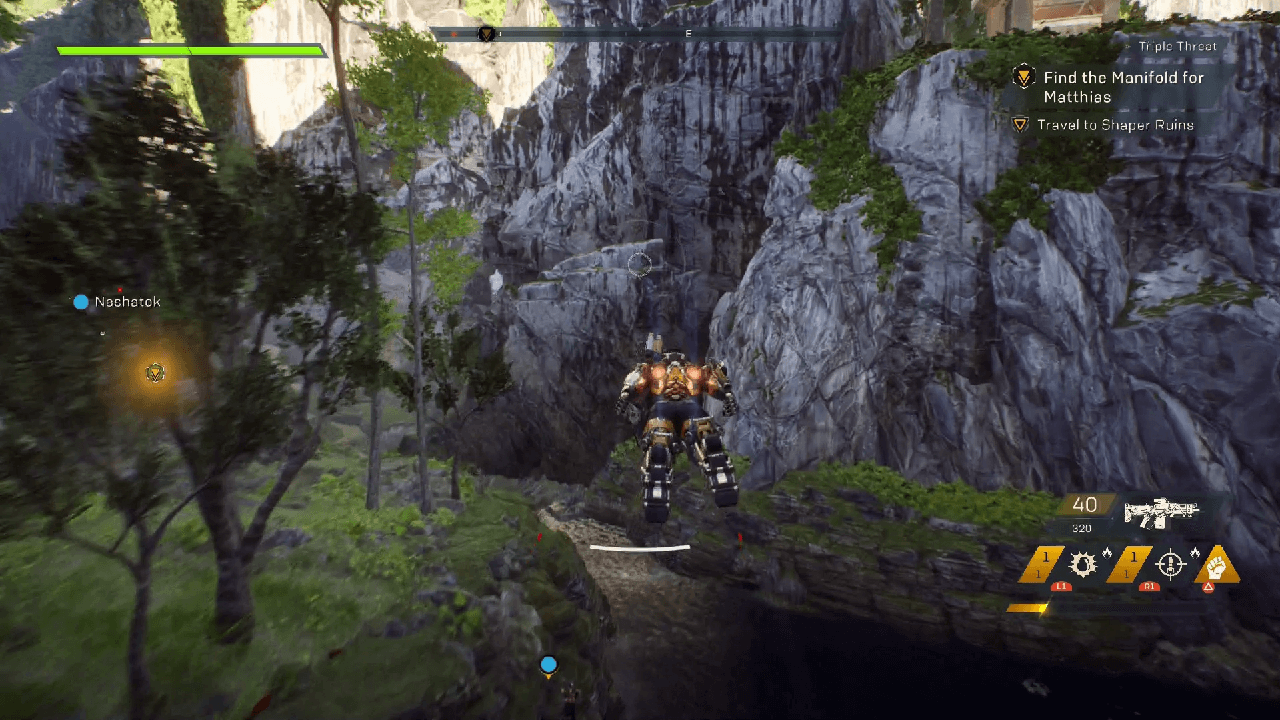Select the glowing orange objective waypoint marker

pos(155,373)
